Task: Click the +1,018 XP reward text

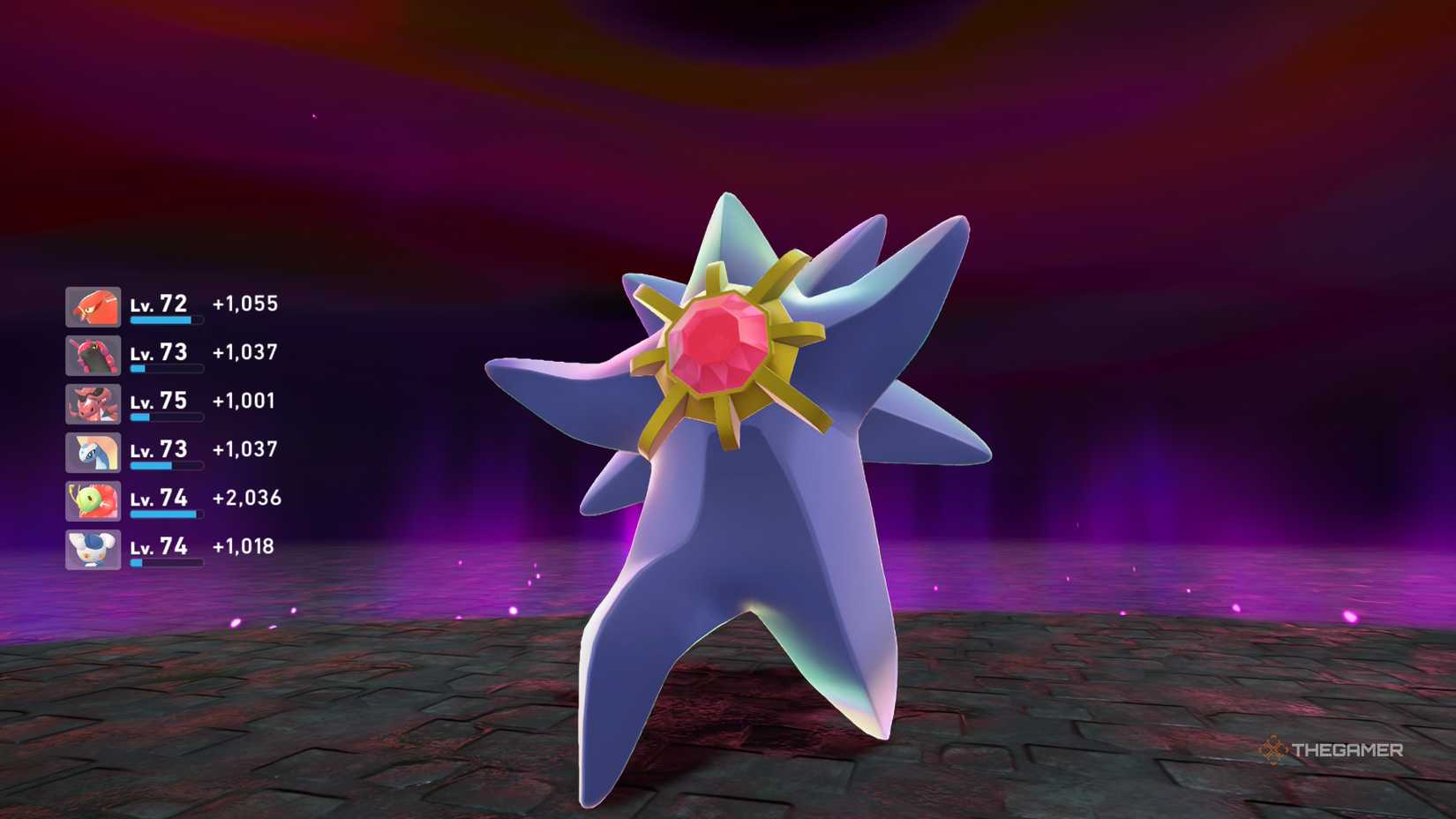Action: (x=241, y=547)
